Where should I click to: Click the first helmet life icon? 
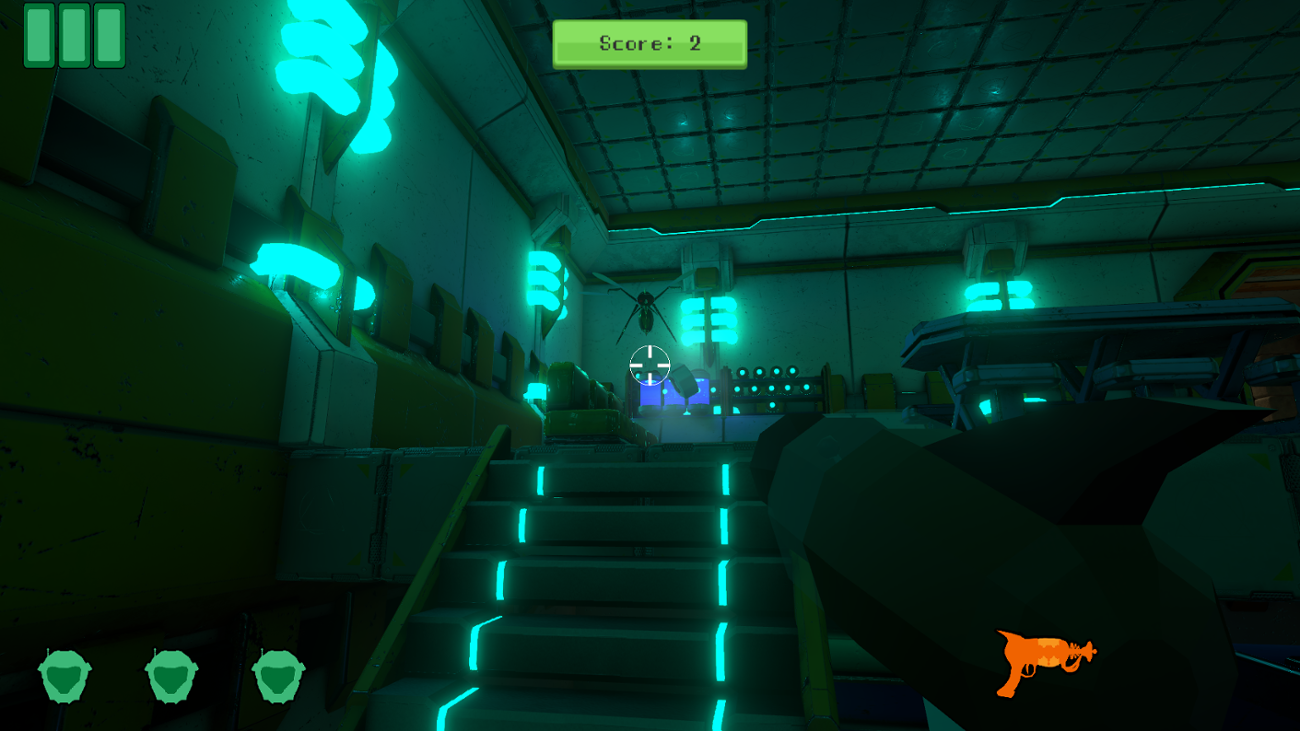tap(65, 676)
